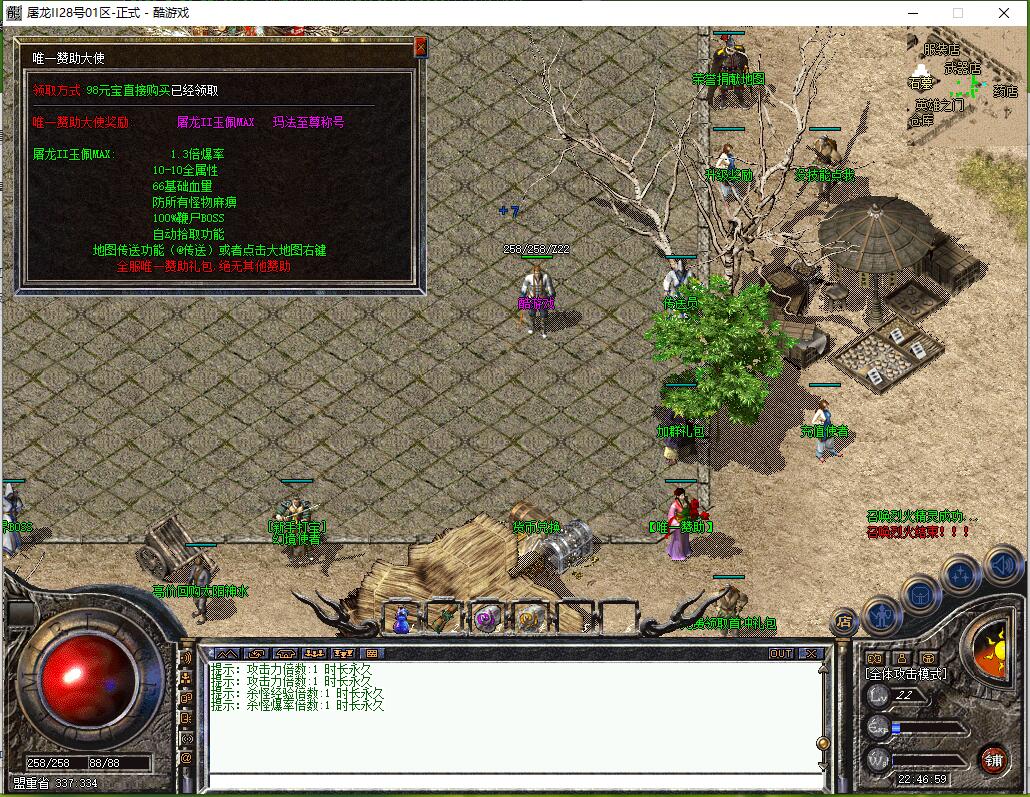Open the bag inventory round button
This screenshot has width=1030, height=797.
(920, 595)
